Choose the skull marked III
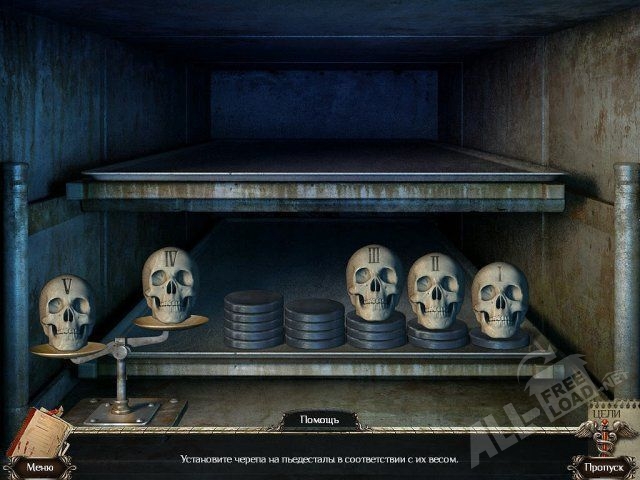Image resolution: width=640 pixels, height=480 pixels. point(373,282)
